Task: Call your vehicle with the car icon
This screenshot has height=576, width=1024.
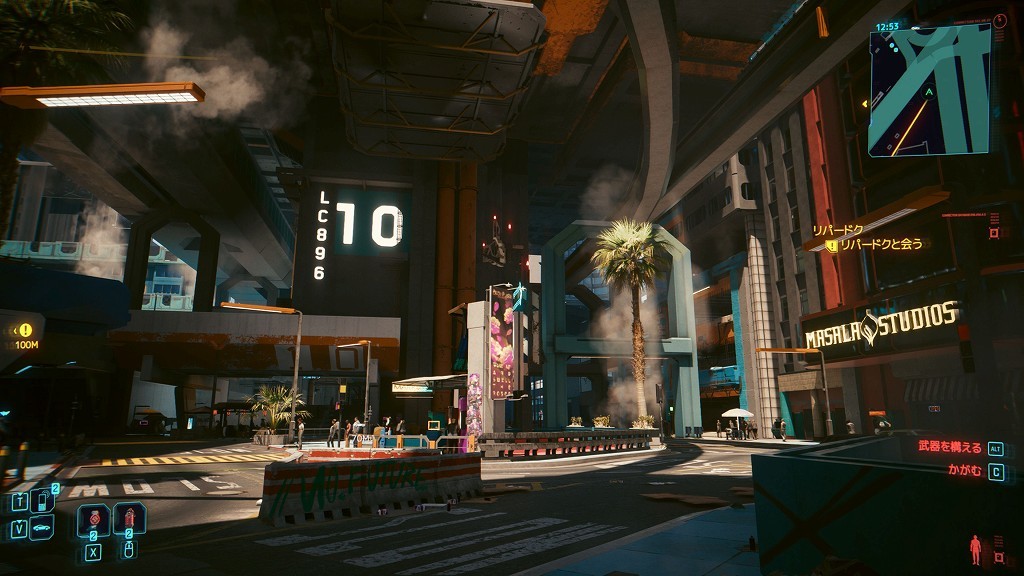Action: pos(42,528)
